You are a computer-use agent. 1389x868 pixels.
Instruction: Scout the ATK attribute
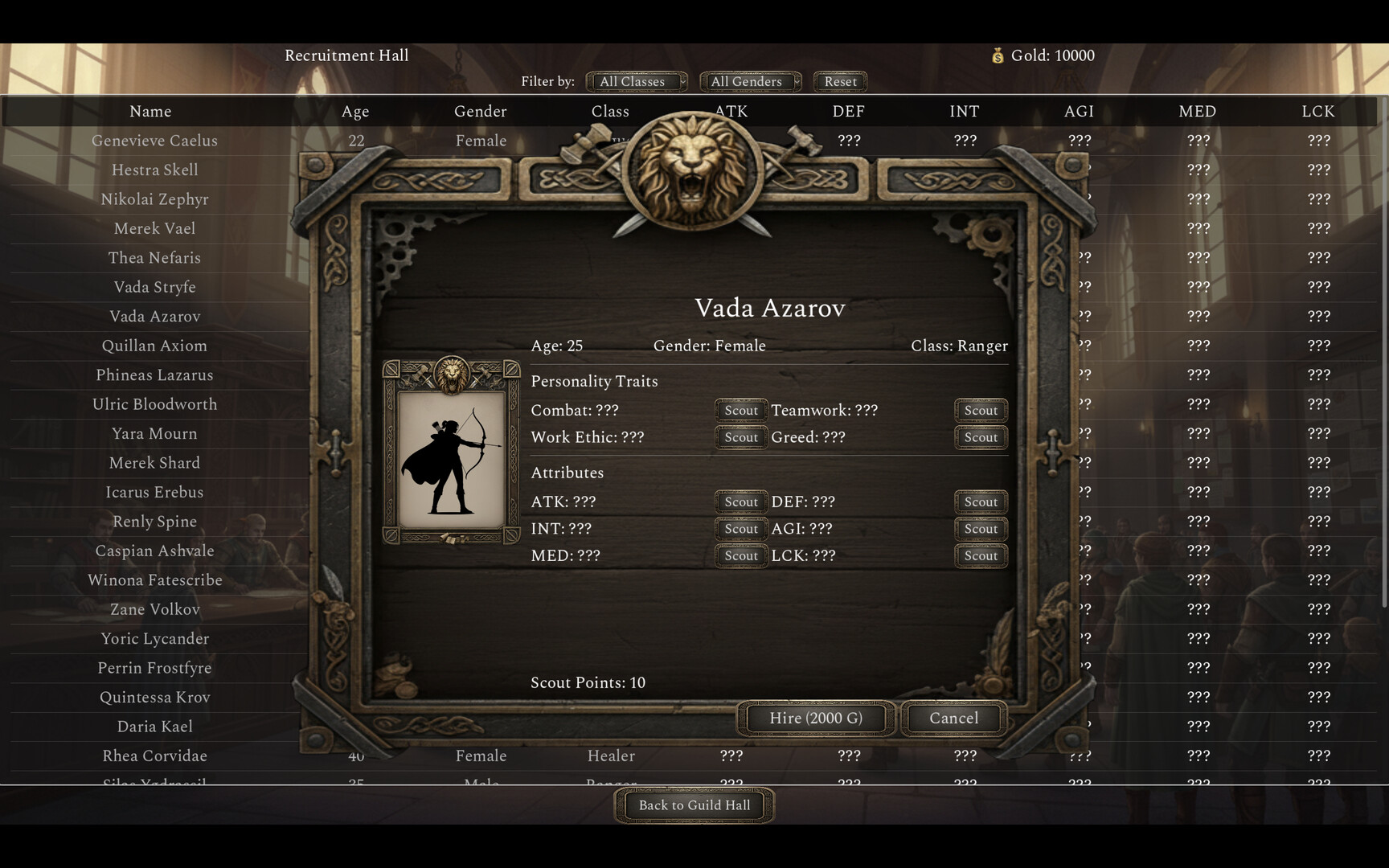tap(740, 502)
